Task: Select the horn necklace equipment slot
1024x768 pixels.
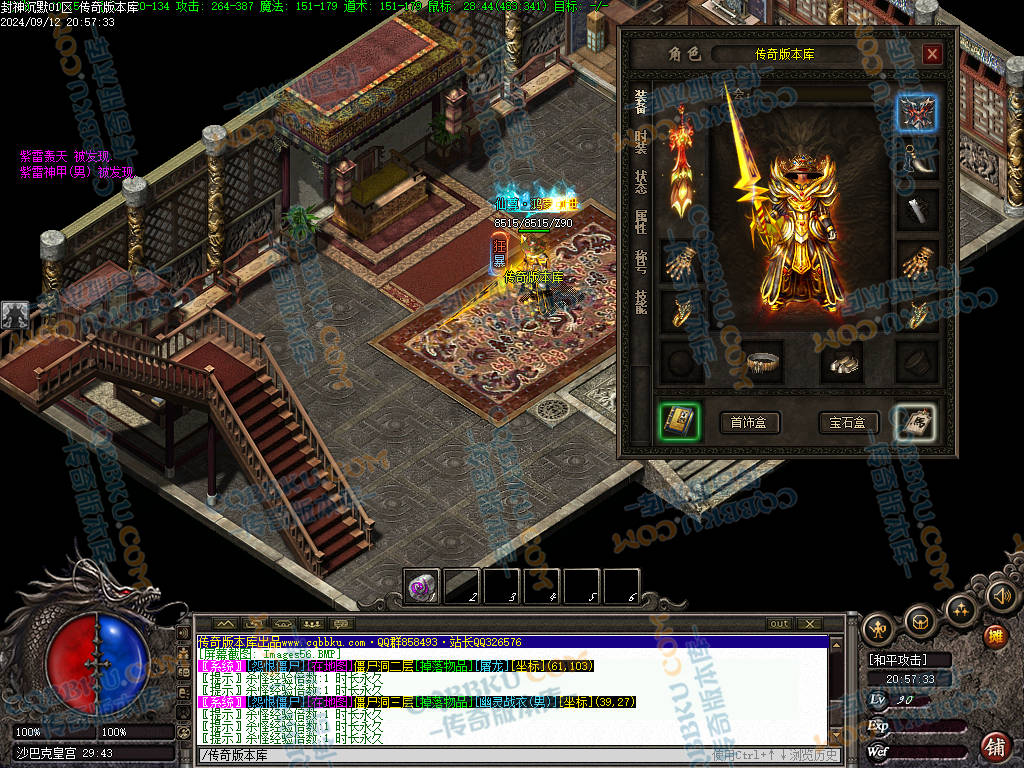Action: 916,160
